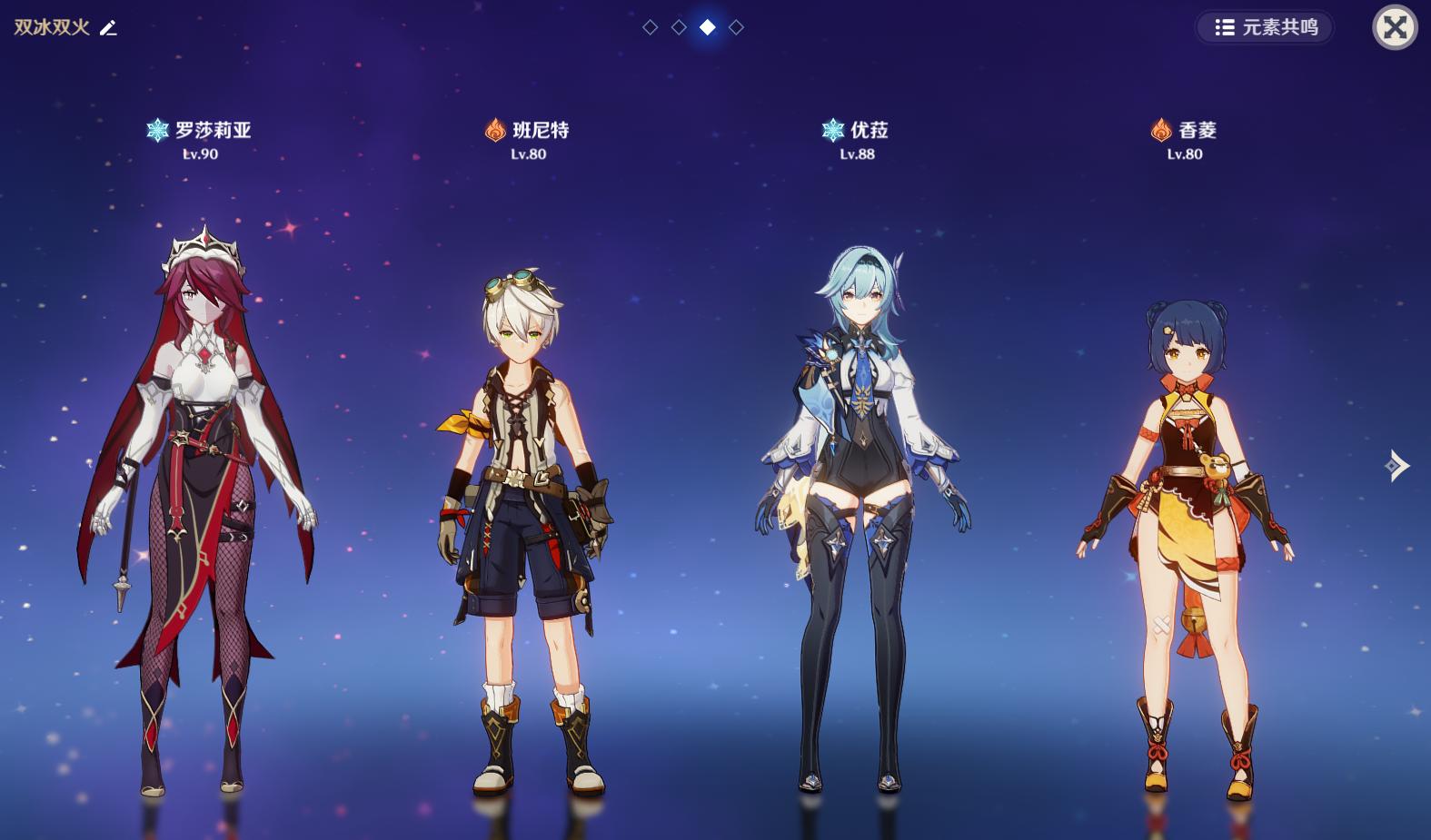Go to the fourth party page diamond
Screen dimensions: 1431x840
[737, 27]
